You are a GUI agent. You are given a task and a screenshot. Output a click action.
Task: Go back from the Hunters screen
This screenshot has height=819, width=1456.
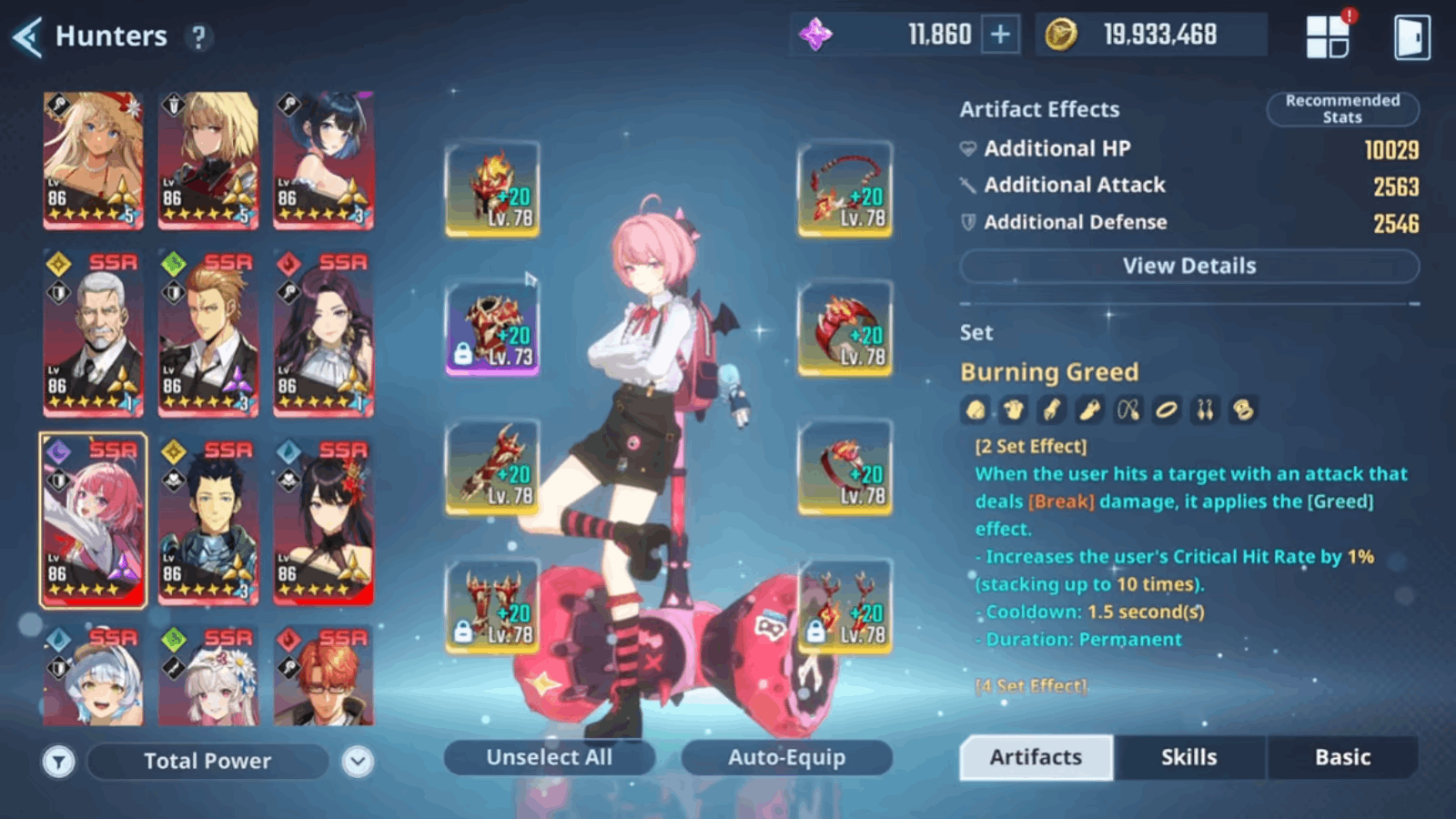27,37
